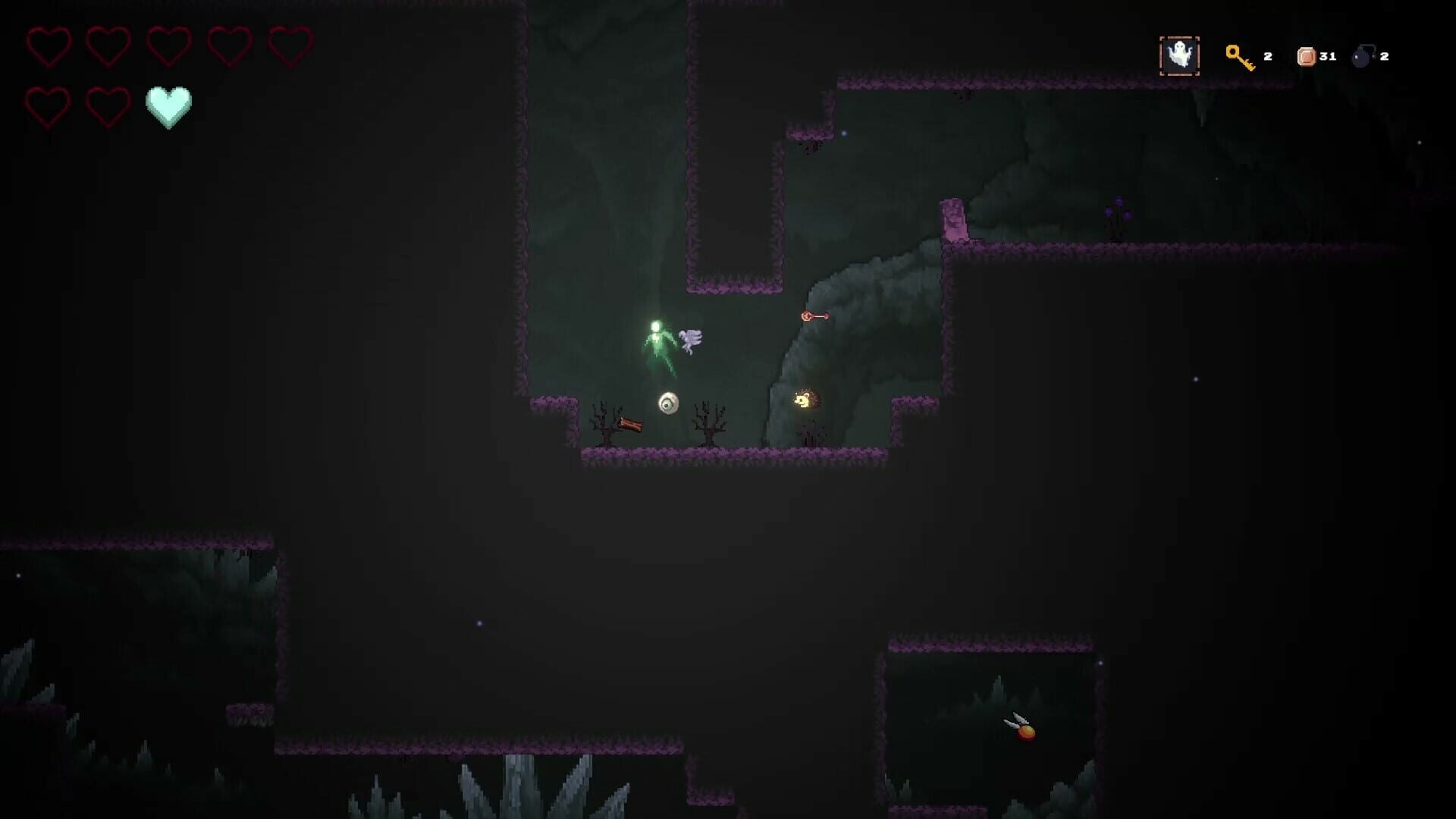The image size is (1456, 819).
Task: Click the wooden log on the mossy platform
Action: pyautogui.click(x=629, y=422)
